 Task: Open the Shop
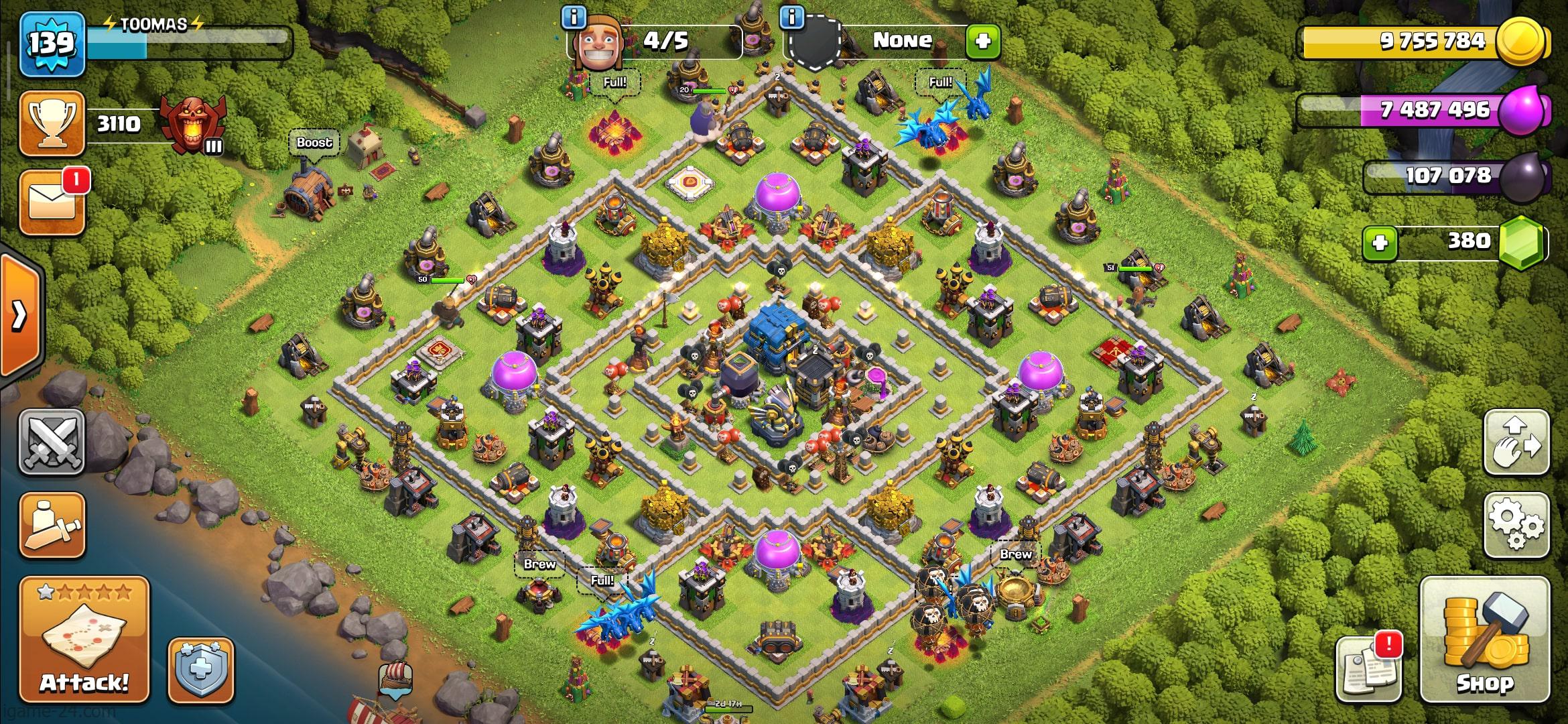[x=1484, y=640]
